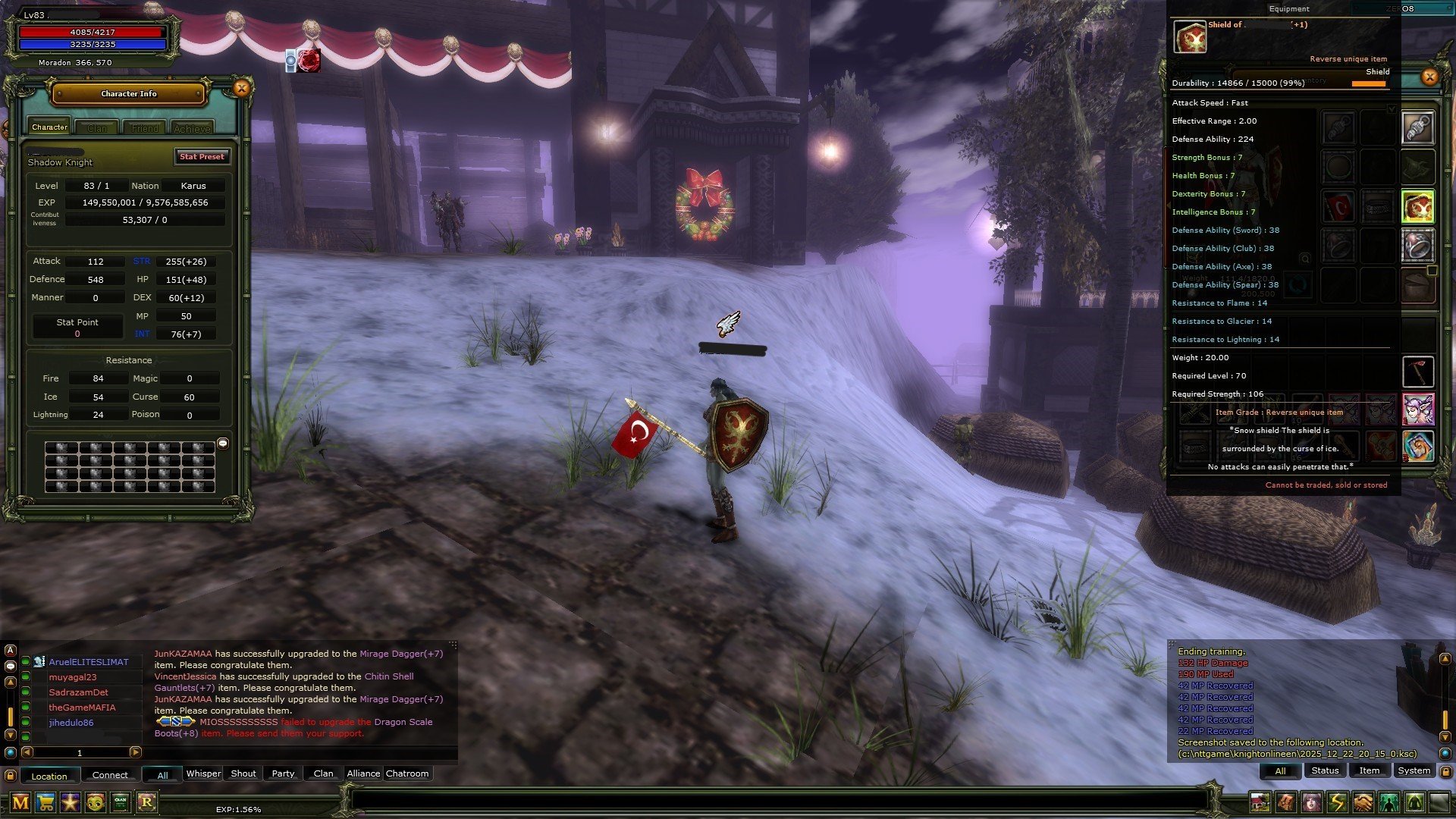
Task: Click the Stat Preset button
Action: pos(202,157)
